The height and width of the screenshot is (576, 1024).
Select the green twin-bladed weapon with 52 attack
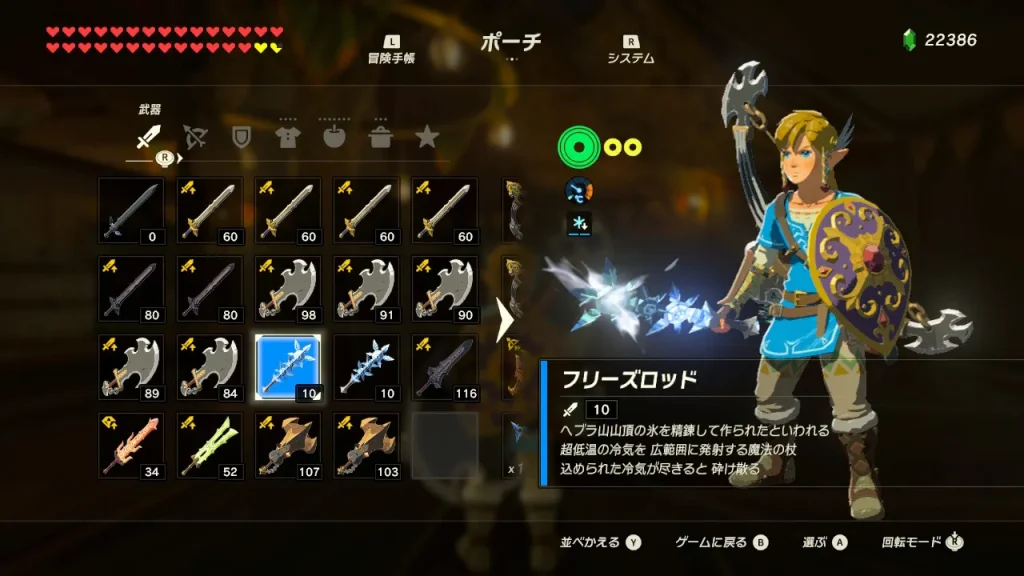(x=210, y=445)
